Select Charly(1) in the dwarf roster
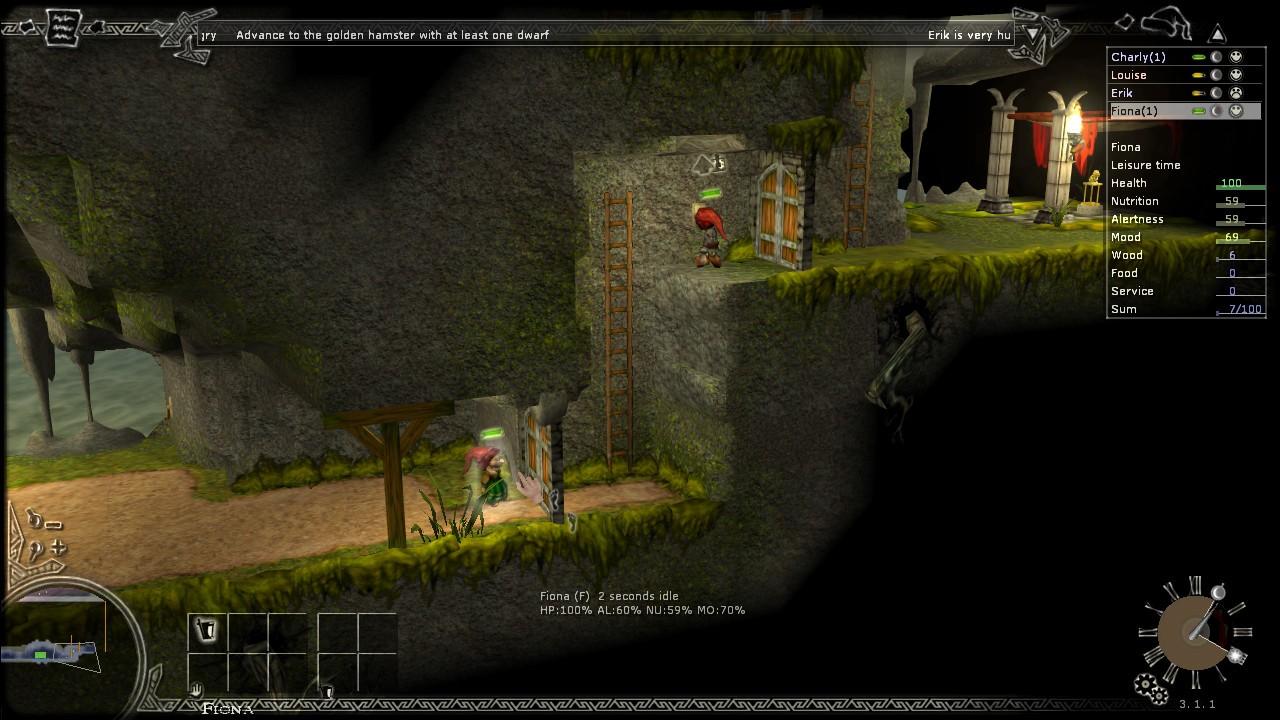1280x720 pixels. tap(1140, 57)
